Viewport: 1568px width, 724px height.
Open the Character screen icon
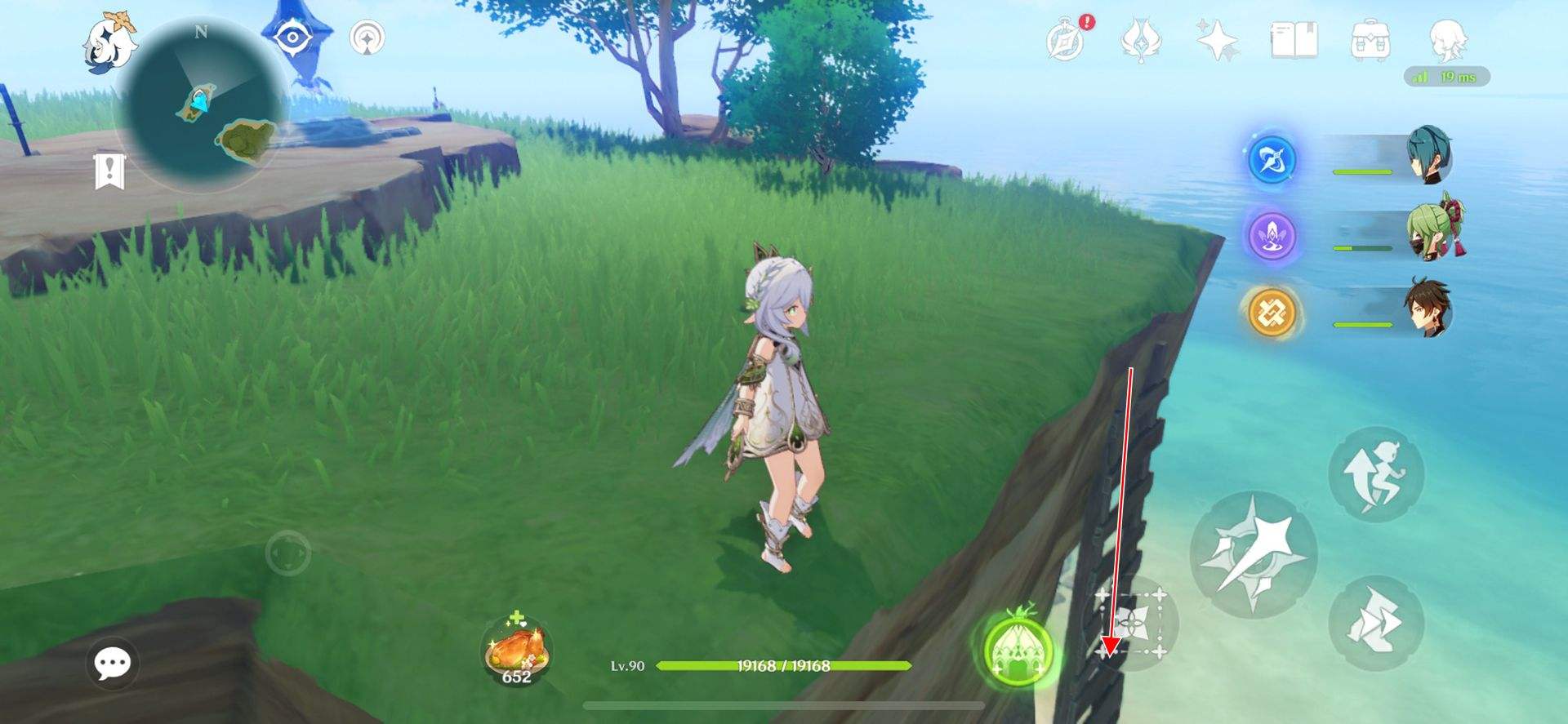coord(1447,39)
